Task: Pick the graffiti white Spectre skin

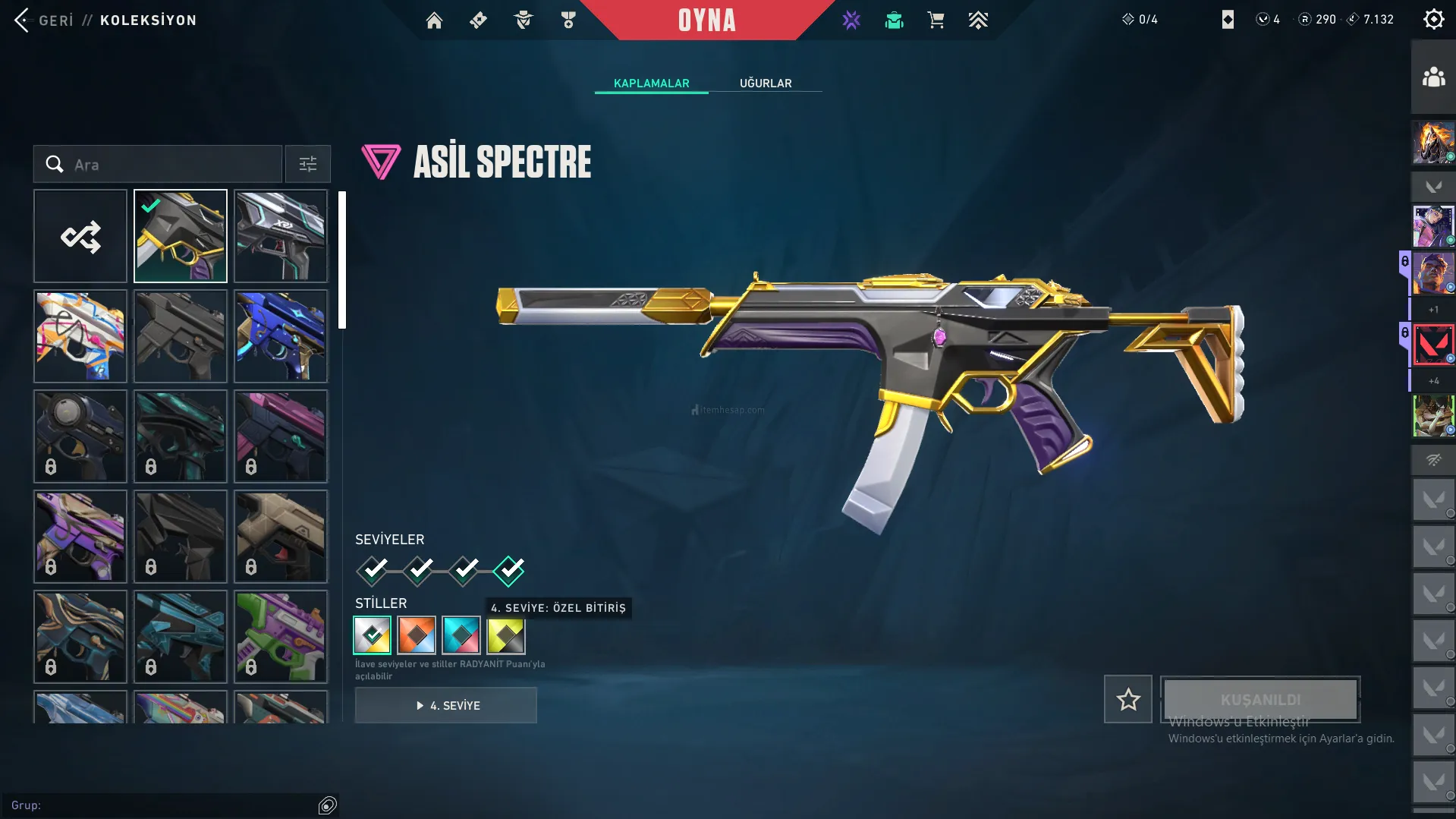Action: pos(80,337)
